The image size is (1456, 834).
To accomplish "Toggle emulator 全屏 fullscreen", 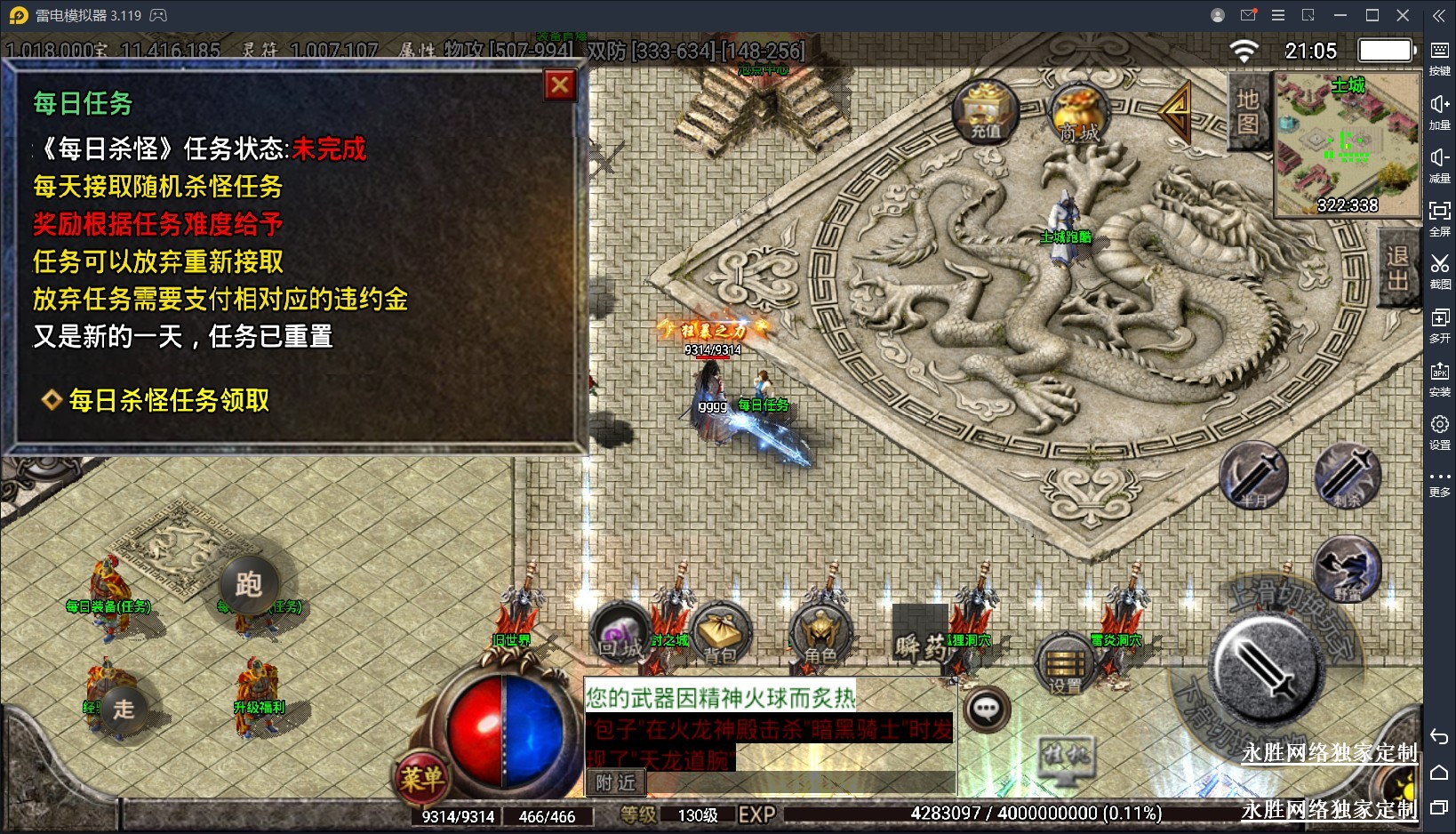I will click(x=1439, y=218).
